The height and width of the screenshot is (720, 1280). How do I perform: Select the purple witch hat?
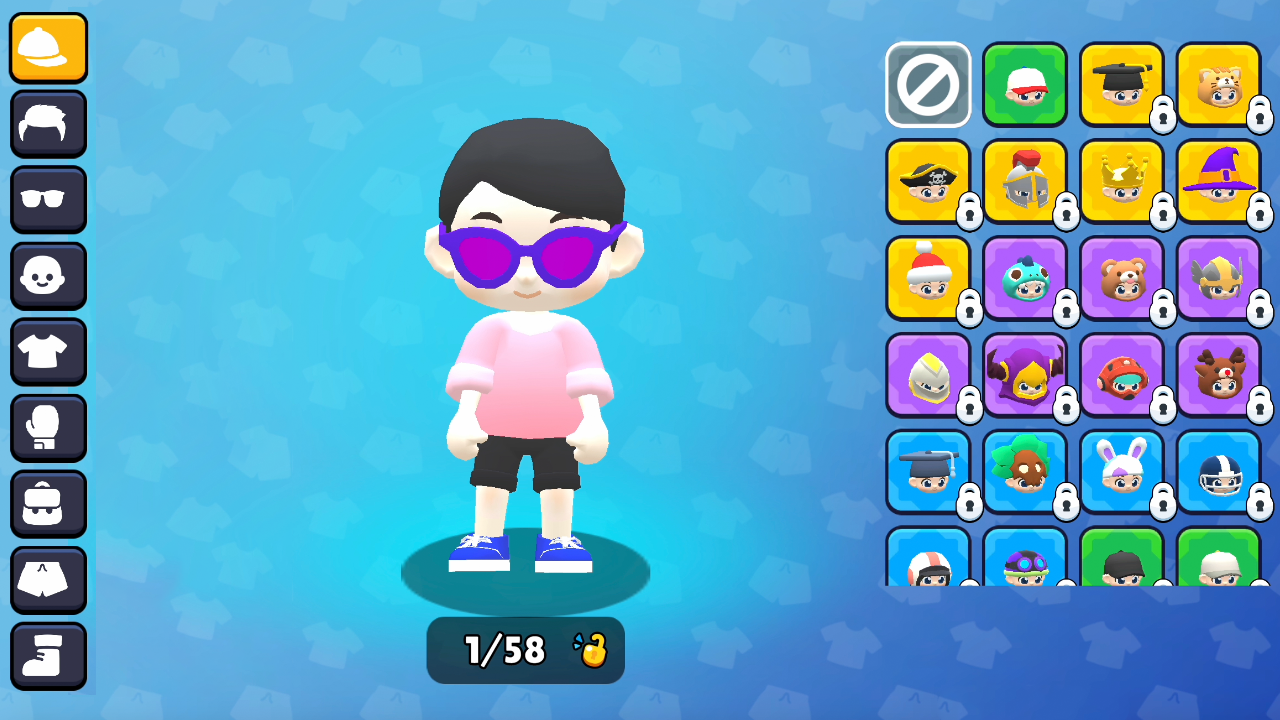1218,182
